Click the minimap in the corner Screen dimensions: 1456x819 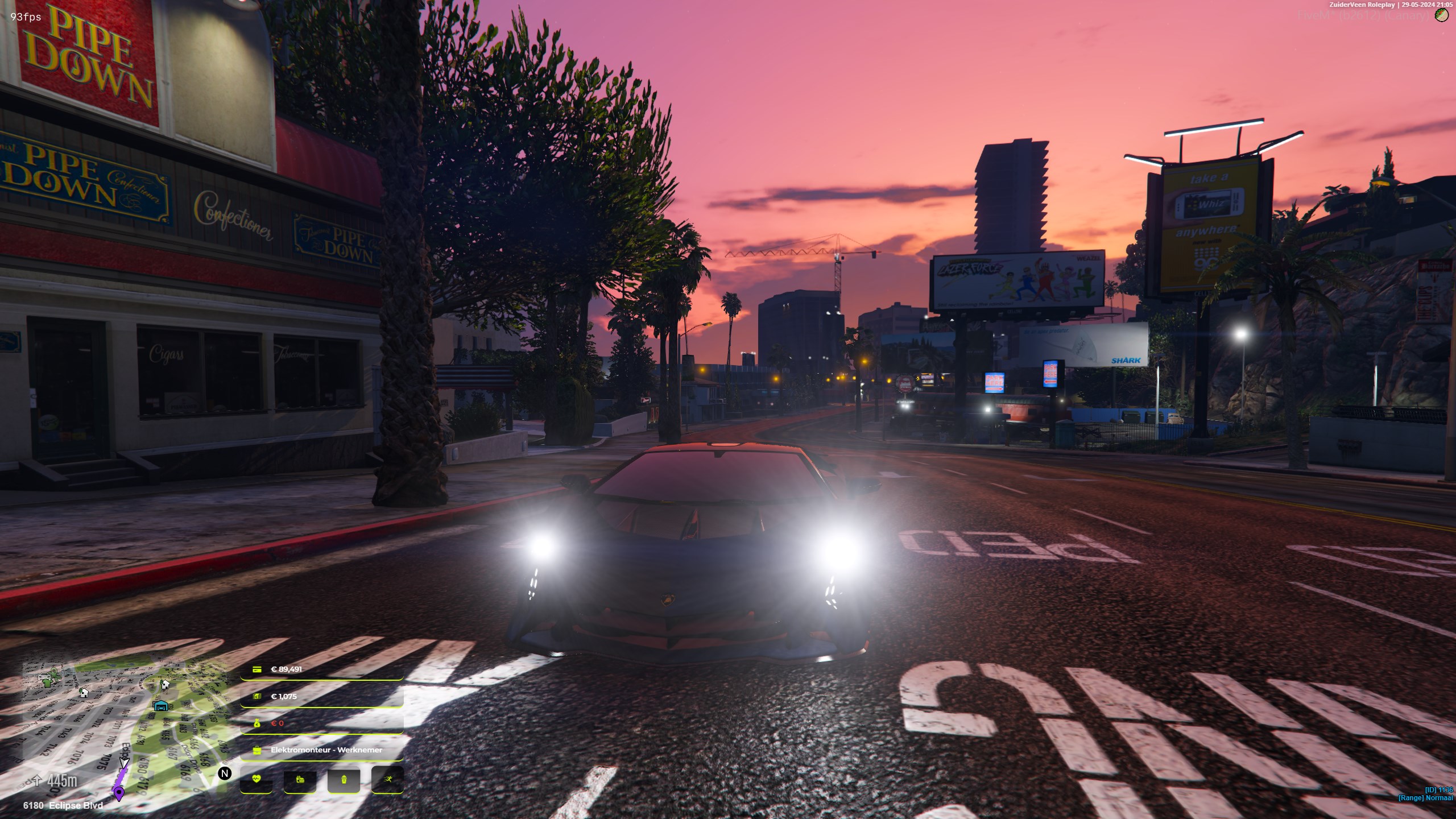(125, 728)
